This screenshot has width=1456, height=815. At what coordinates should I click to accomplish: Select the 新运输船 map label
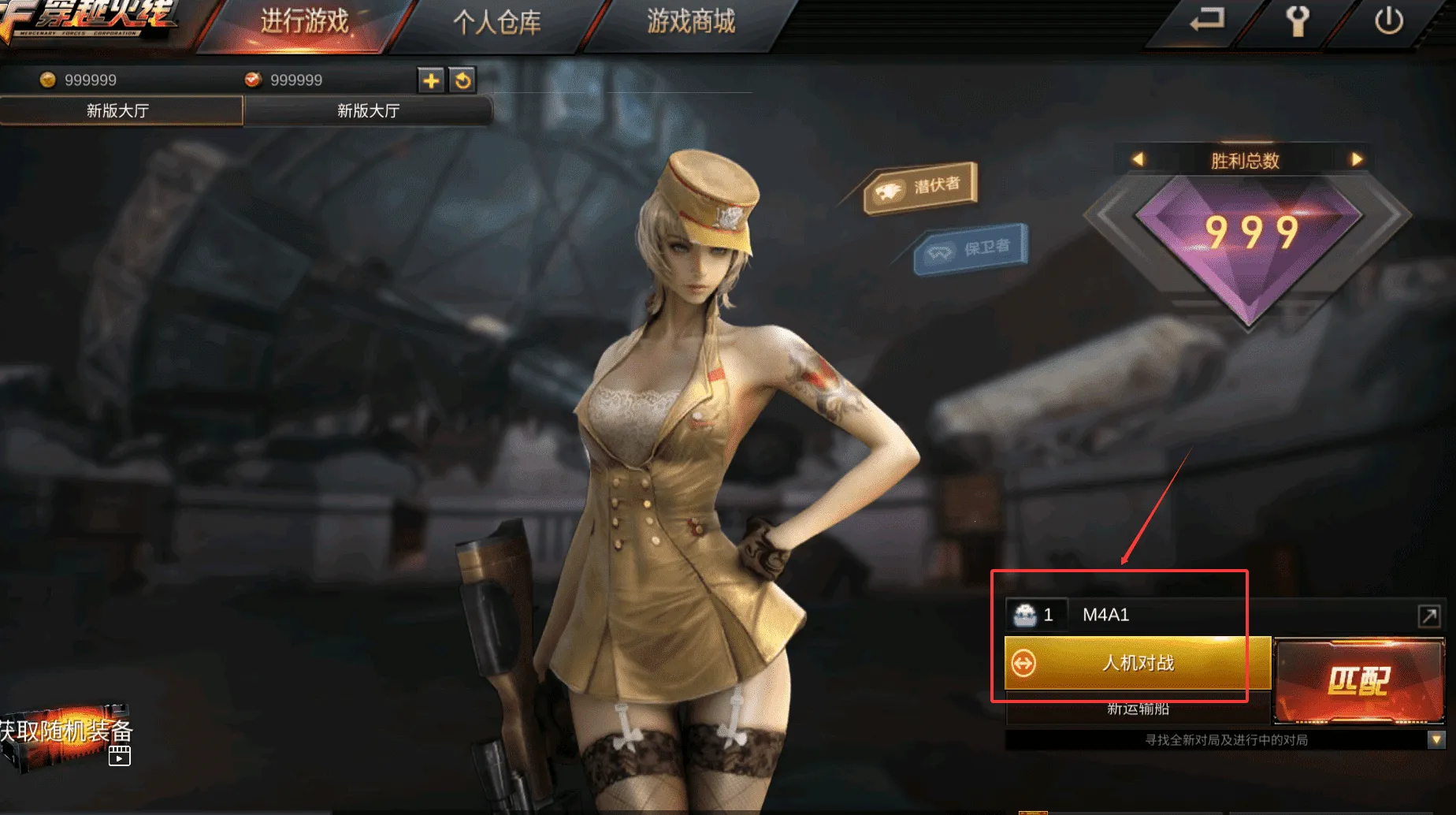[x=1138, y=709]
